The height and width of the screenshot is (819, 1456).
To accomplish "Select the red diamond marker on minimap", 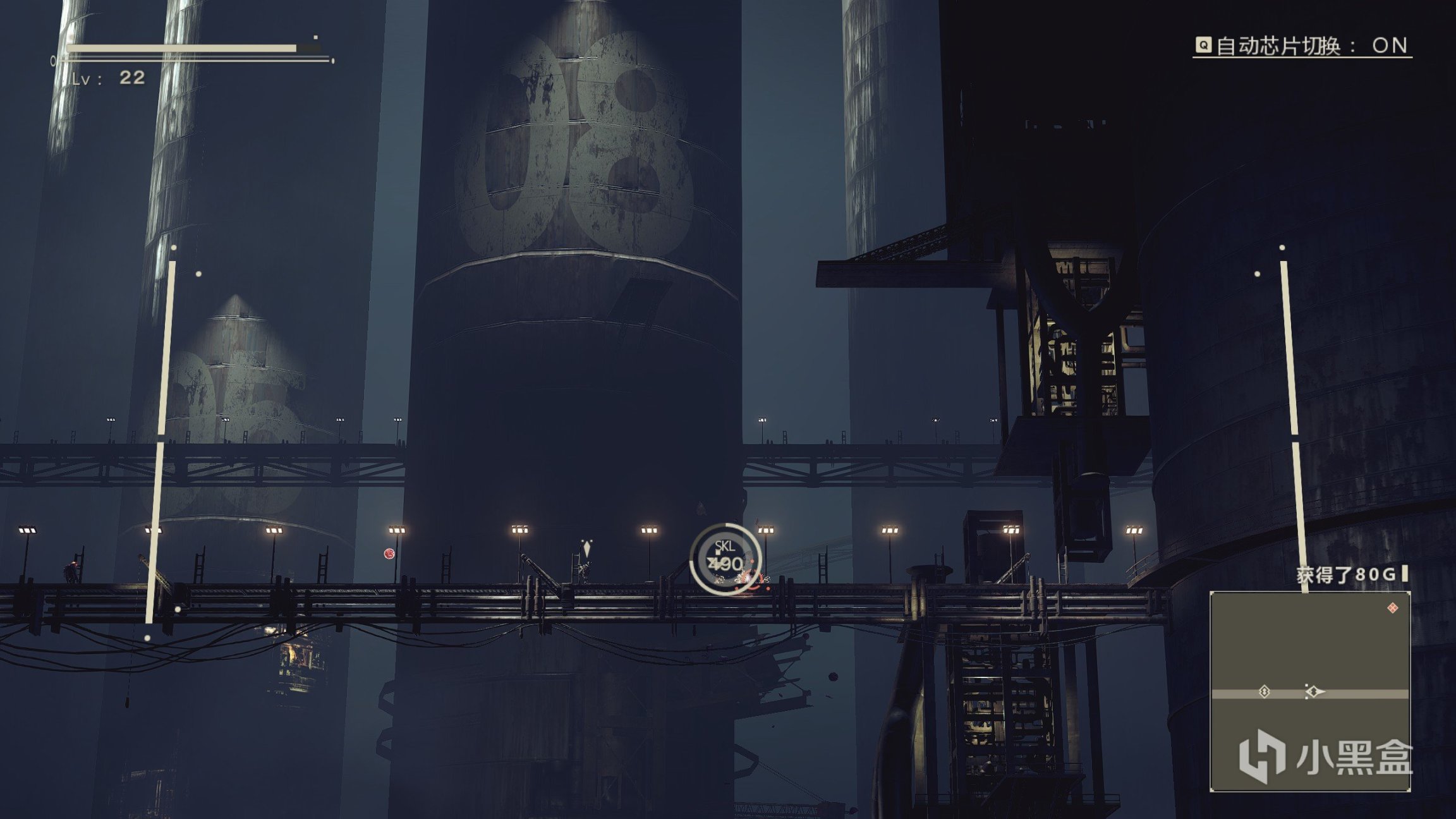I will [x=1392, y=608].
